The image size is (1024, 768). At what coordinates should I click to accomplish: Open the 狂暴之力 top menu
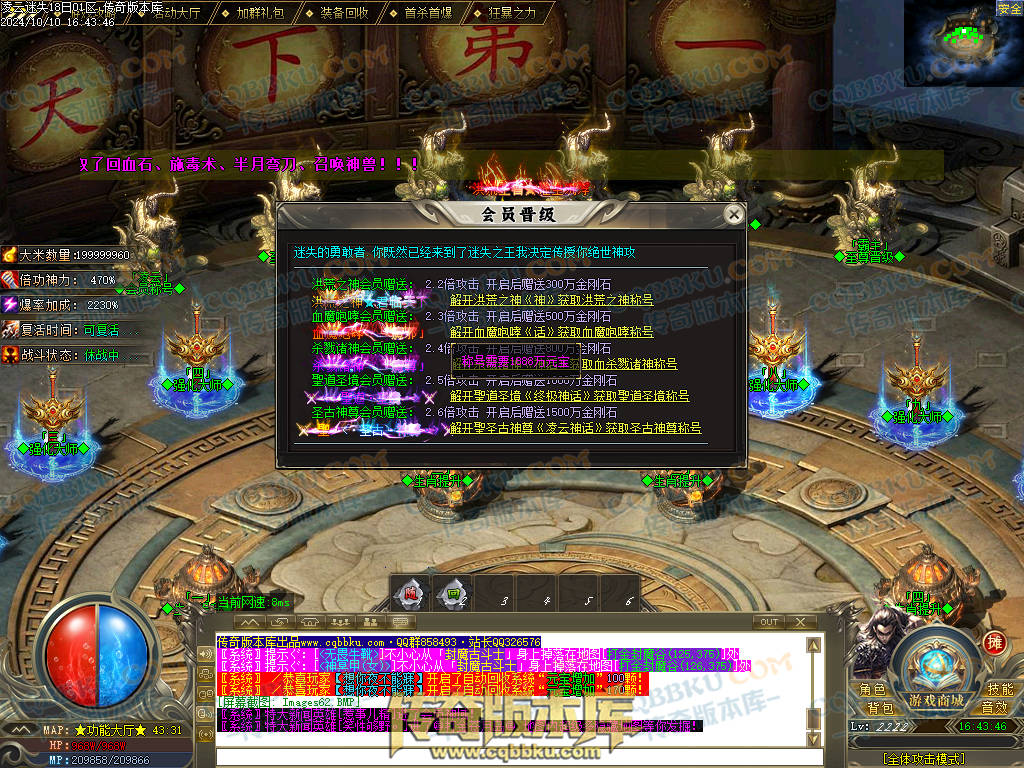(x=512, y=13)
